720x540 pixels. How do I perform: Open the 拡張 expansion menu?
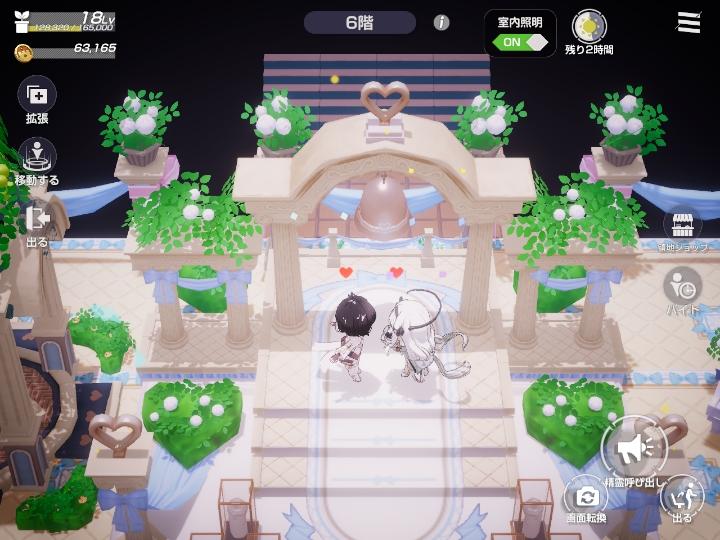[37, 96]
